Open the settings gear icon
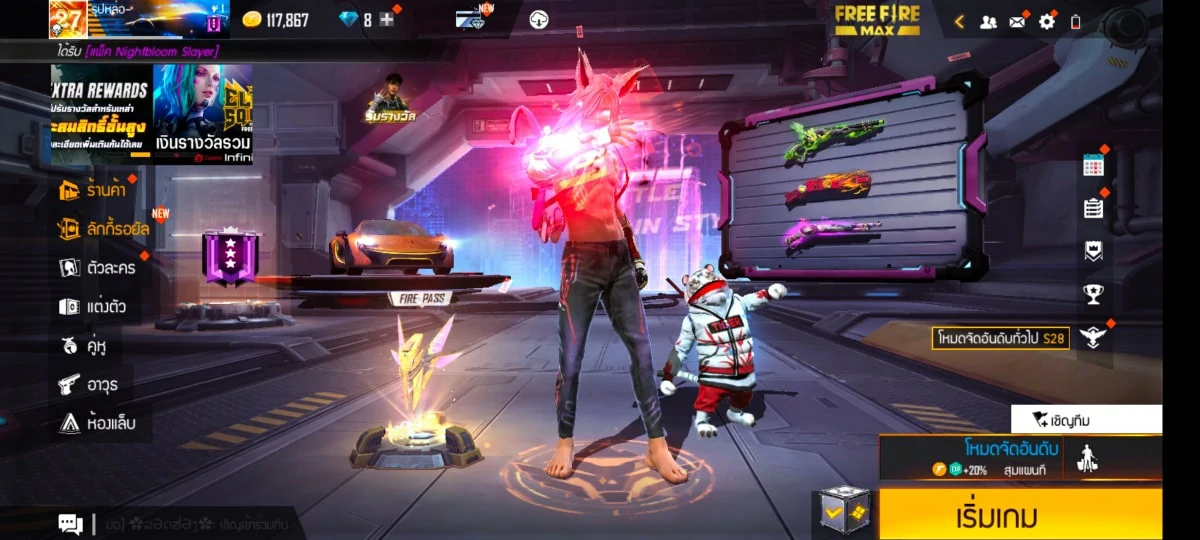This screenshot has height=540, width=1200. [x=1047, y=21]
